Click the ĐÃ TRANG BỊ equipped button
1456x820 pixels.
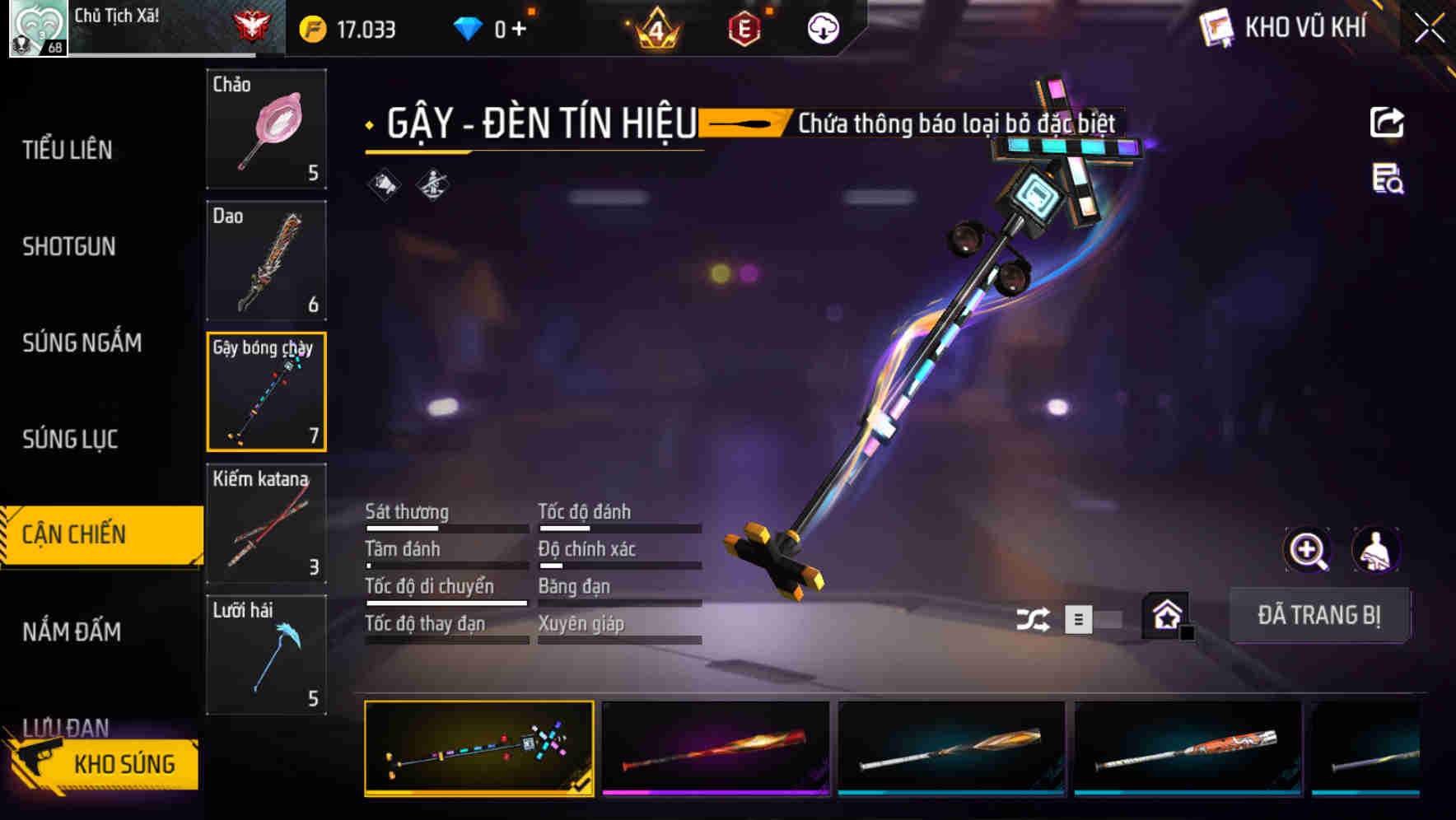click(1318, 615)
